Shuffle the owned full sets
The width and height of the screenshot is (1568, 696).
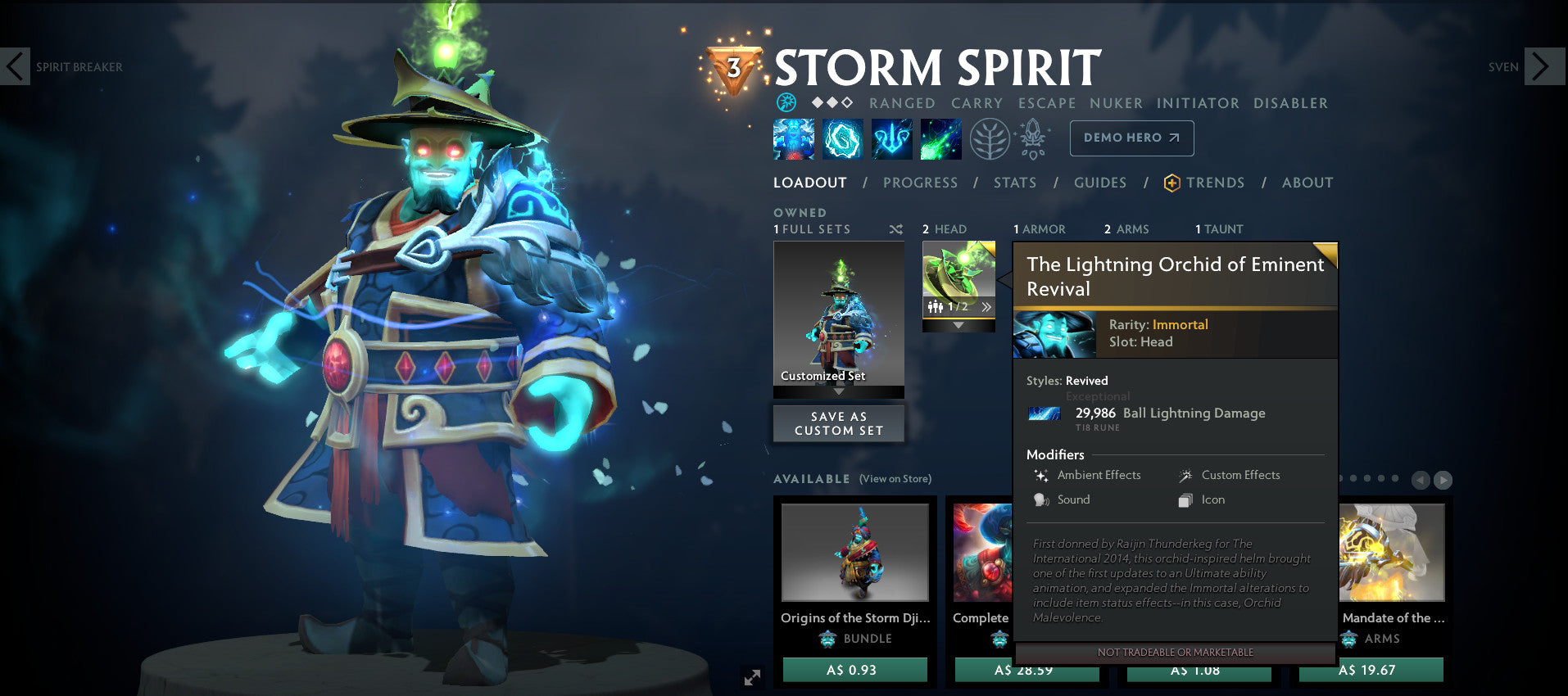(895, 230)
